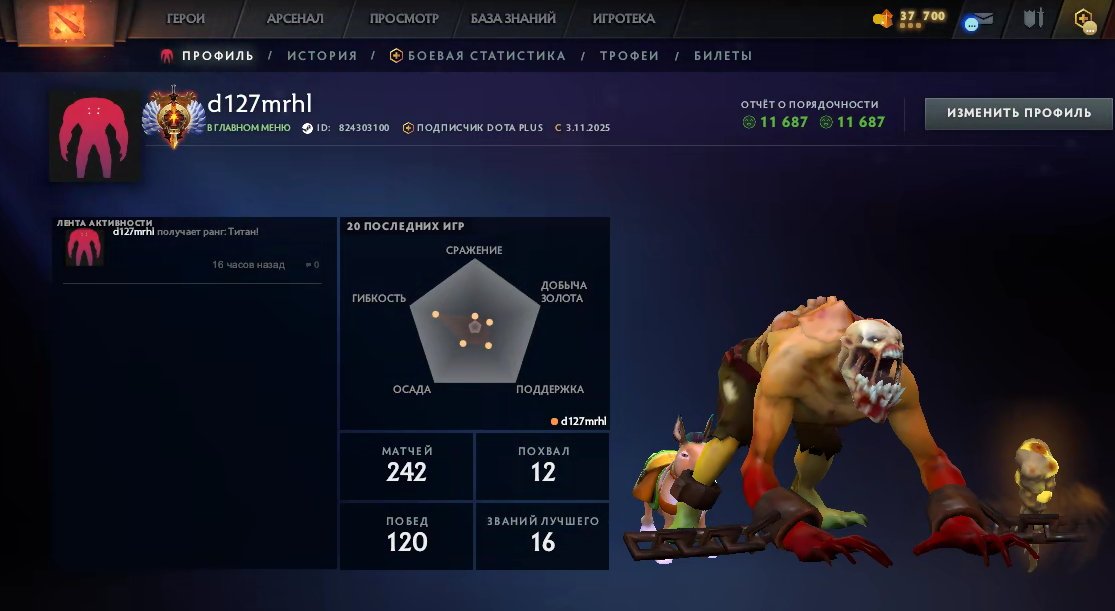Click the rank medal next to d127mrhl

175,117
